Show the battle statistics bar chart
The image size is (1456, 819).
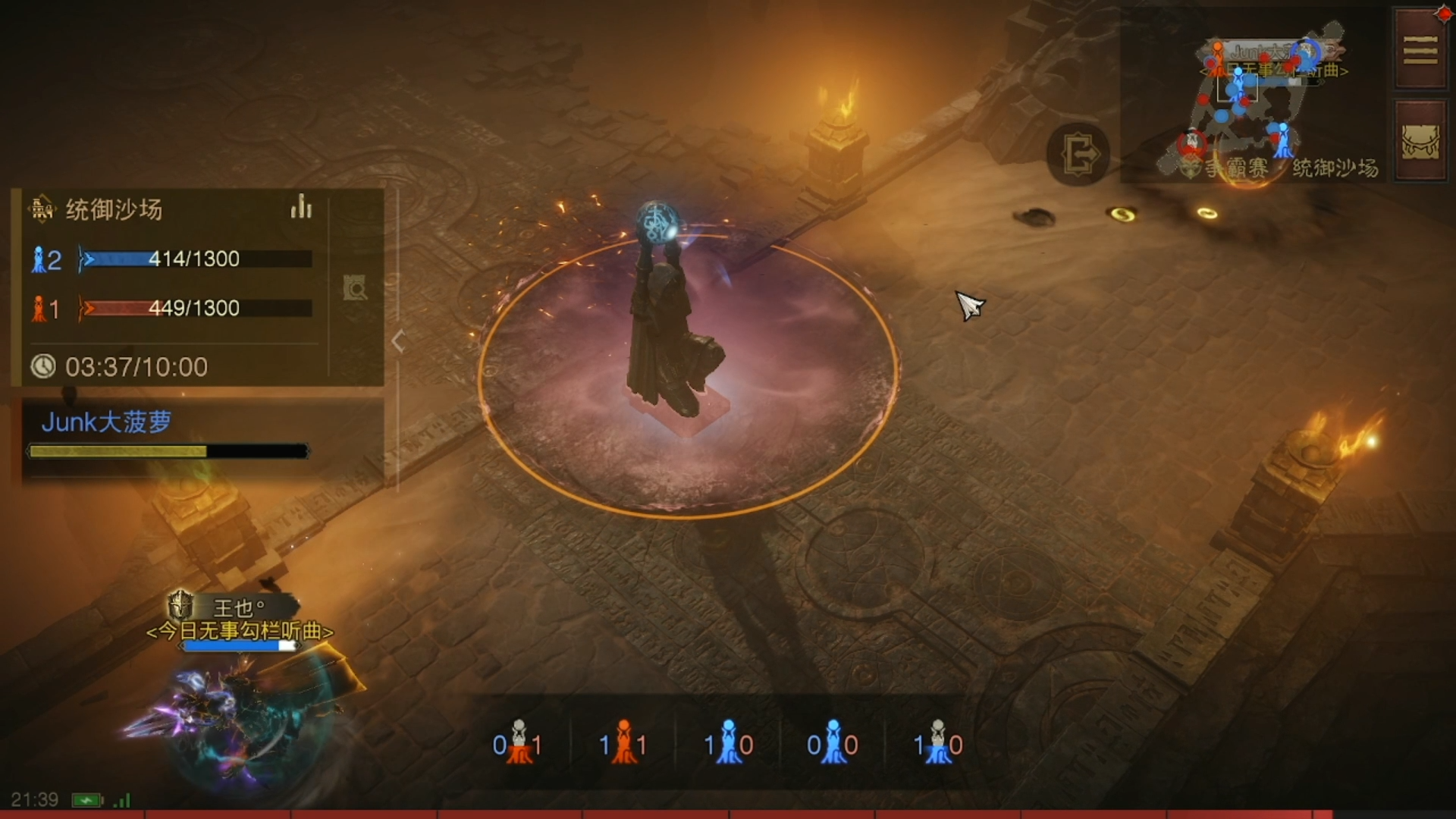point(301,207)
